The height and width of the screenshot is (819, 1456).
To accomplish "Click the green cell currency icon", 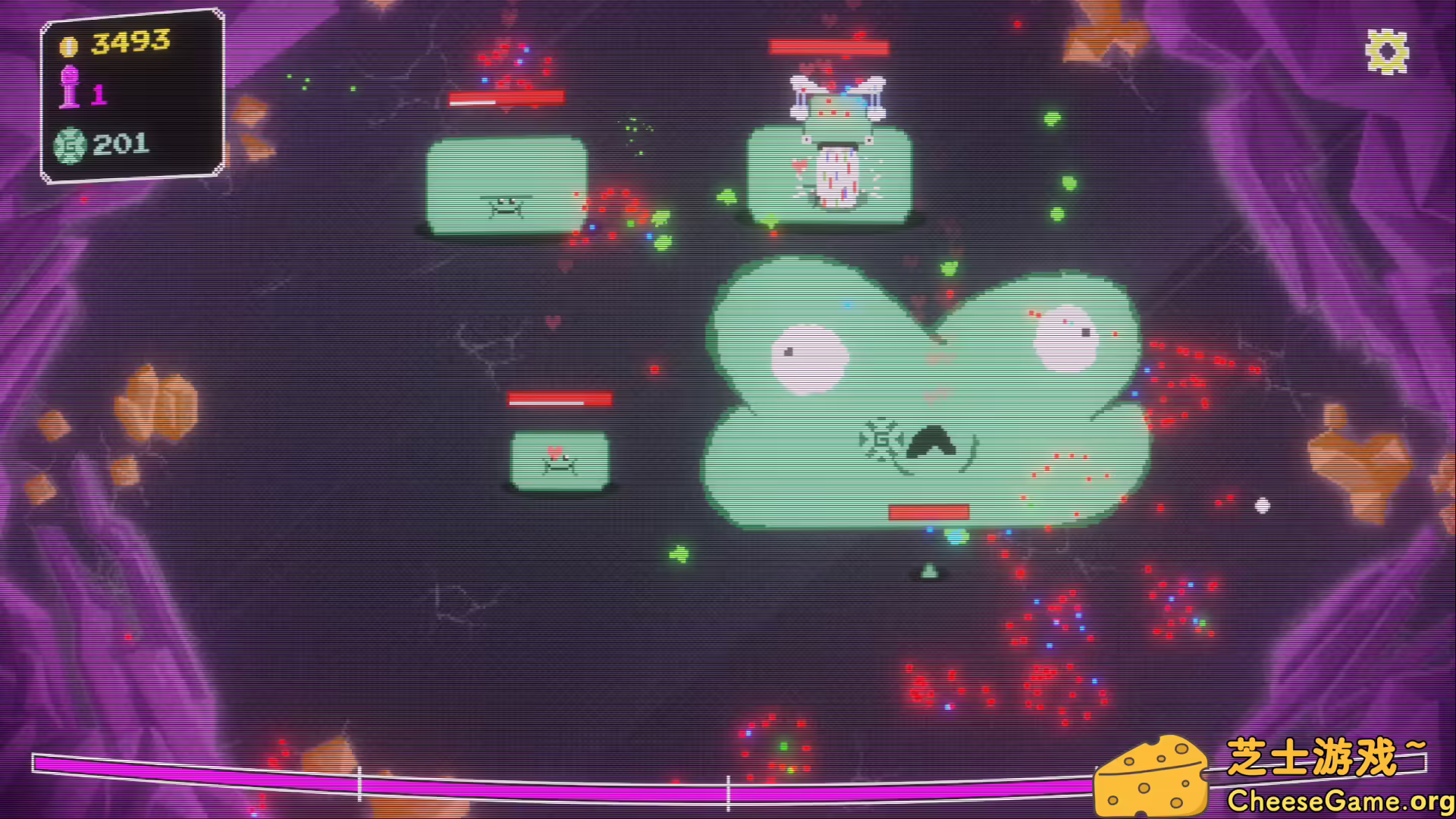I will pyautogui.click(x=69, y=143).
